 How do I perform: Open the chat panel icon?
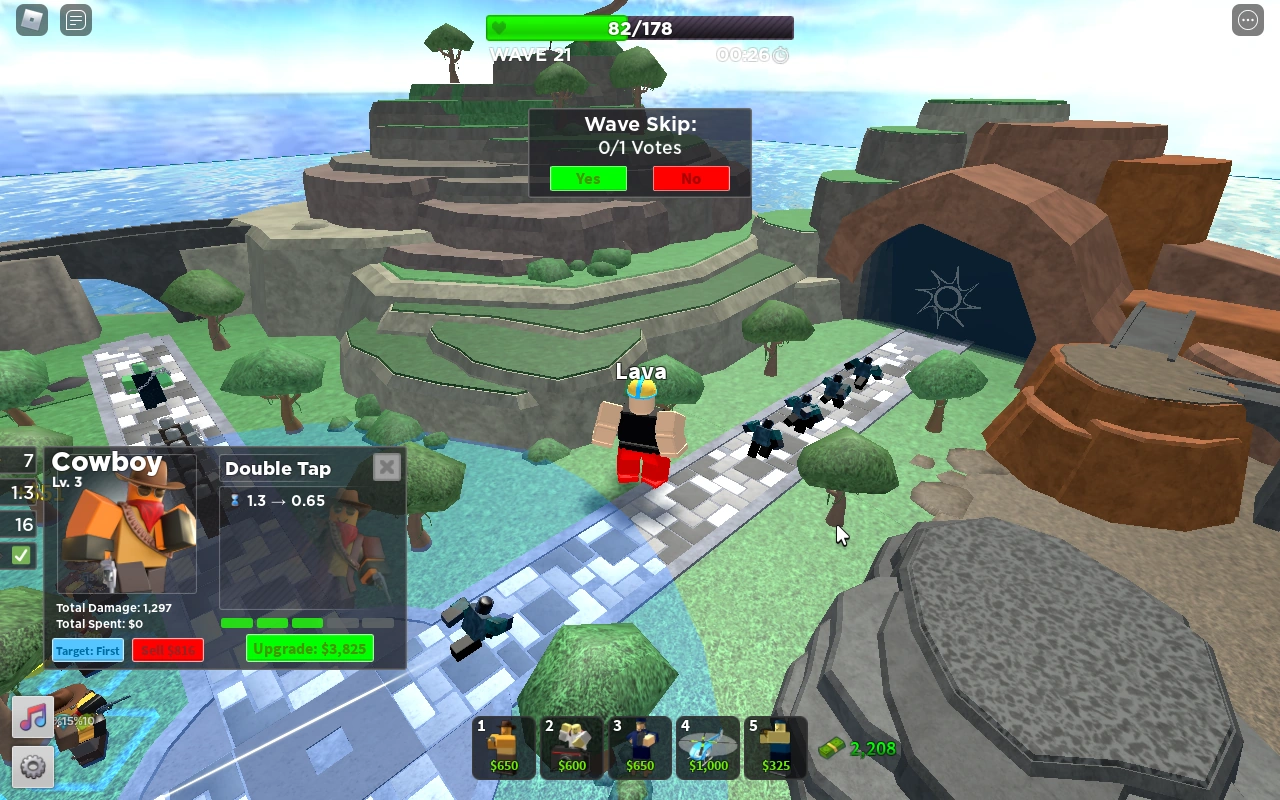click(x=76, y=20)
